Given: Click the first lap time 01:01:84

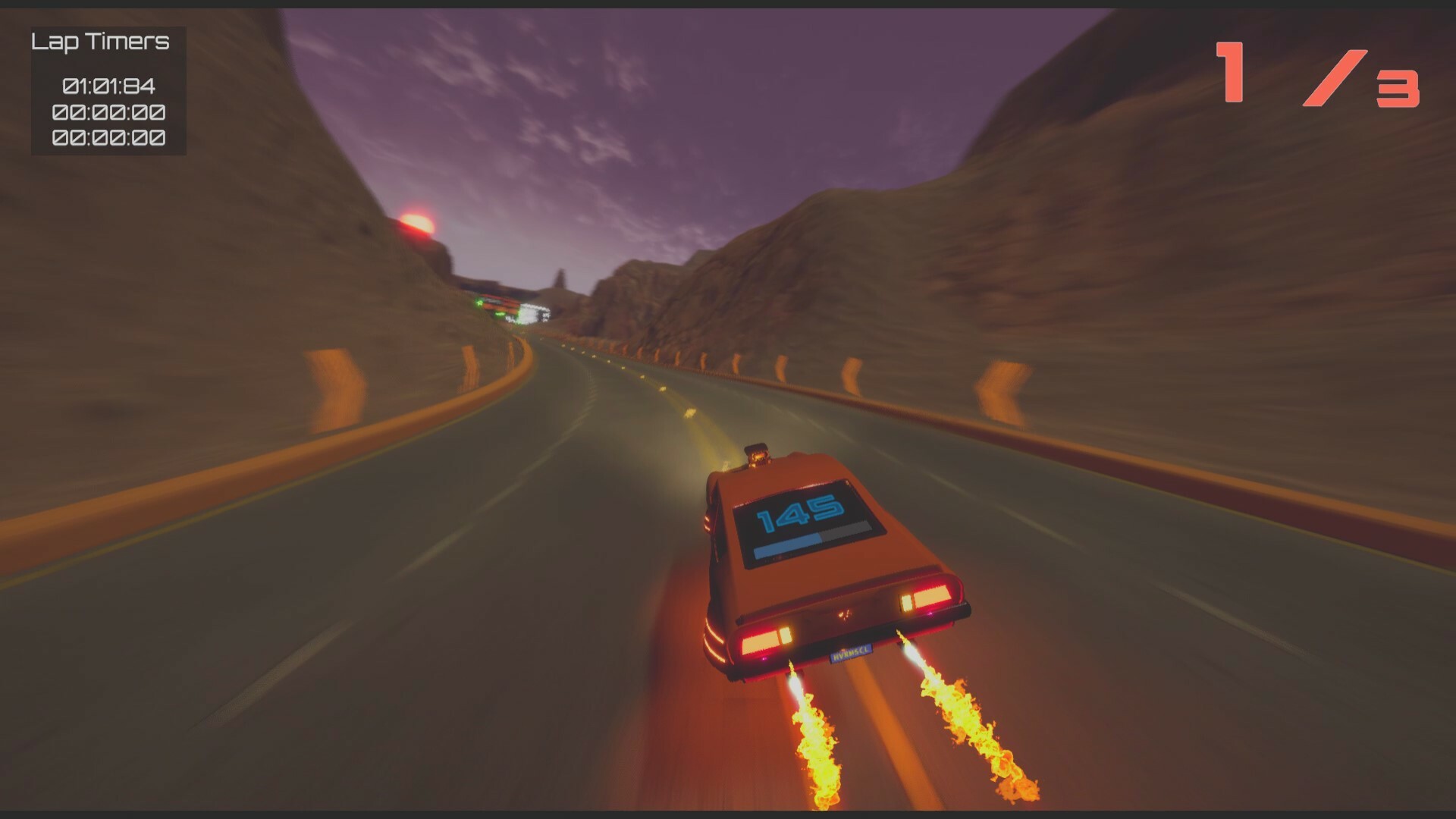Looking at the screenshot, I should [x=108, y=86].
